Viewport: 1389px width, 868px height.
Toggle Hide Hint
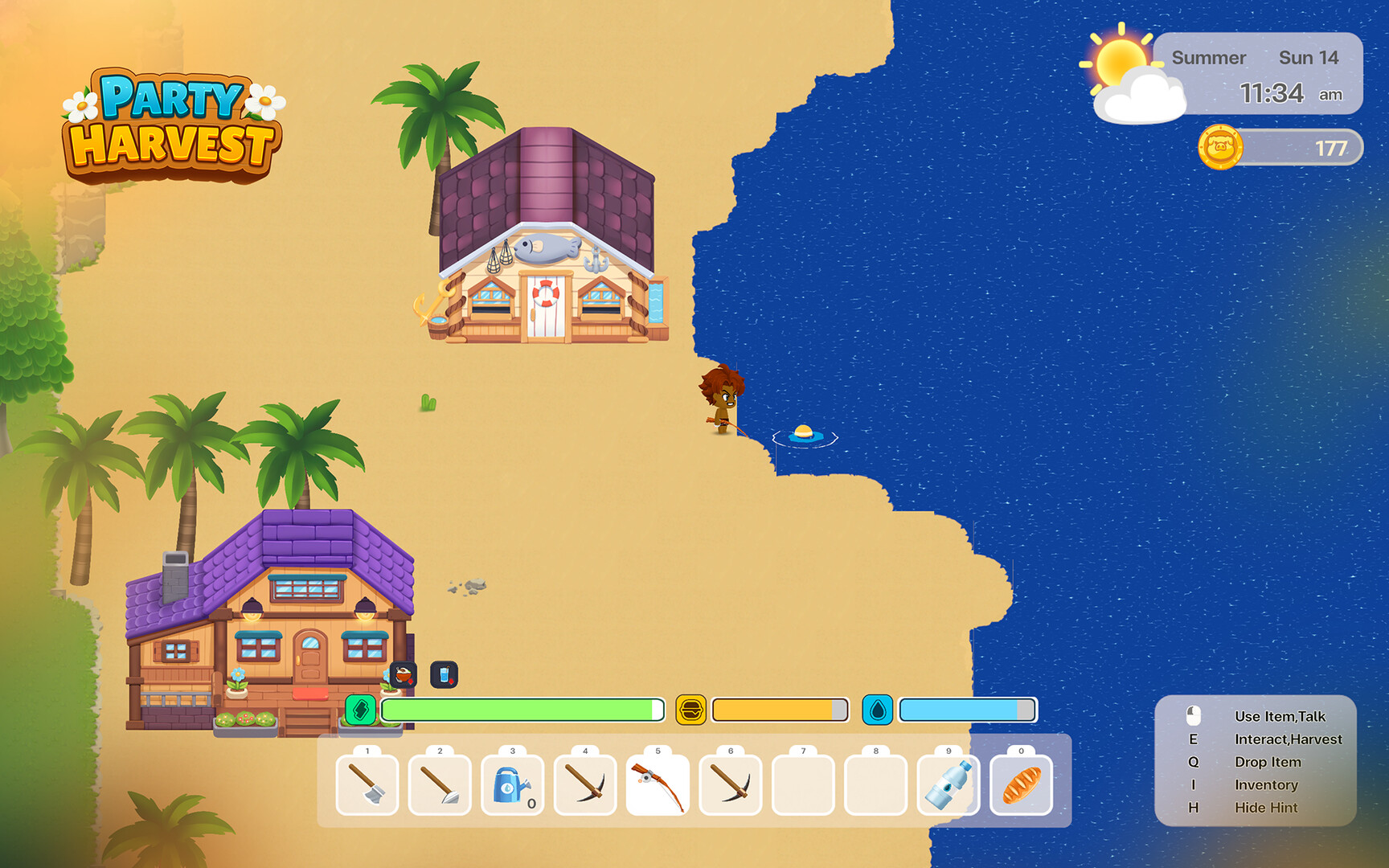[x=1266, y=808]
